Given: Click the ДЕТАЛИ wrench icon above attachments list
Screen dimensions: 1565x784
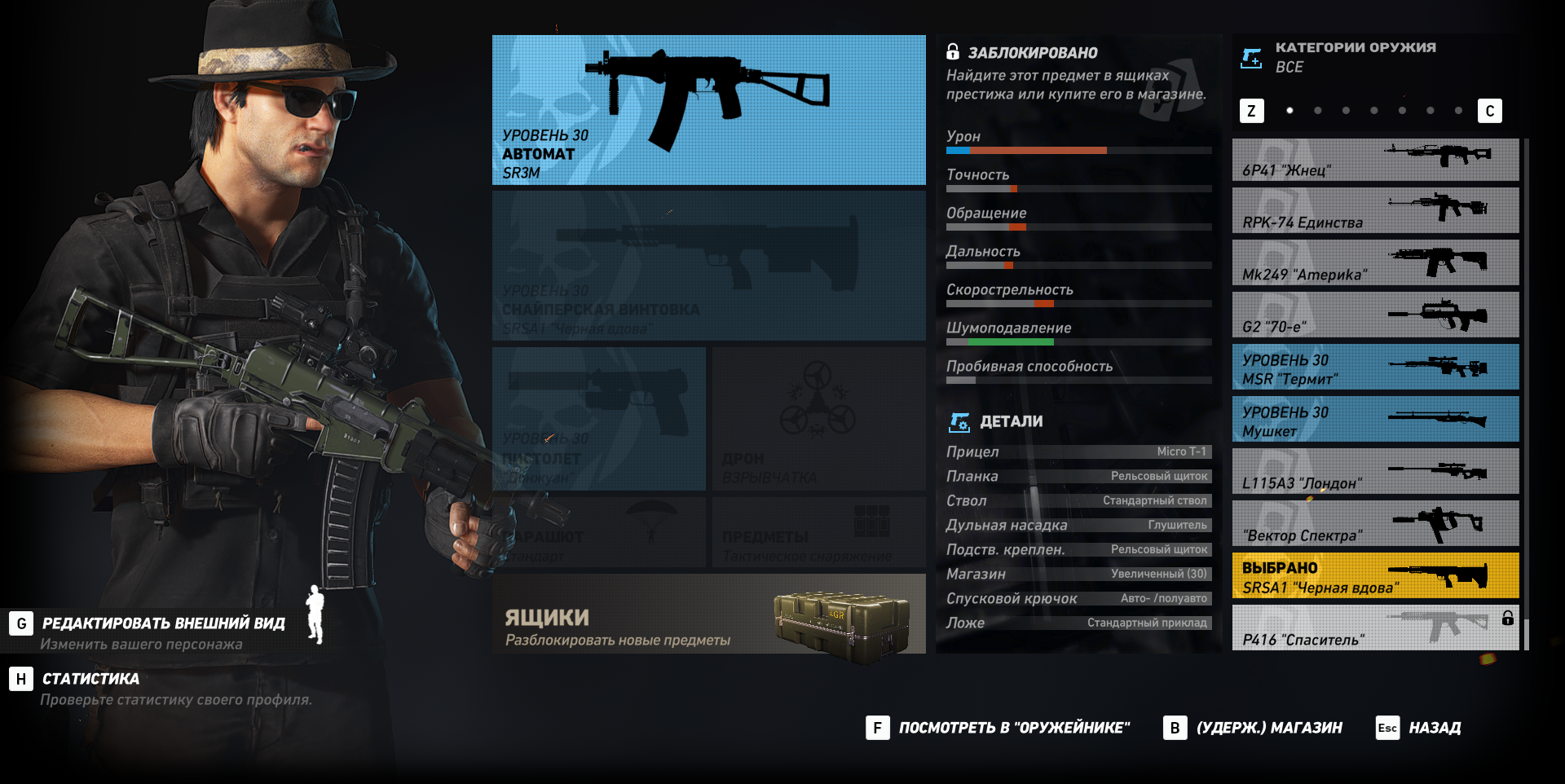Looking at the screenshot, I should [x=961, y=422].
